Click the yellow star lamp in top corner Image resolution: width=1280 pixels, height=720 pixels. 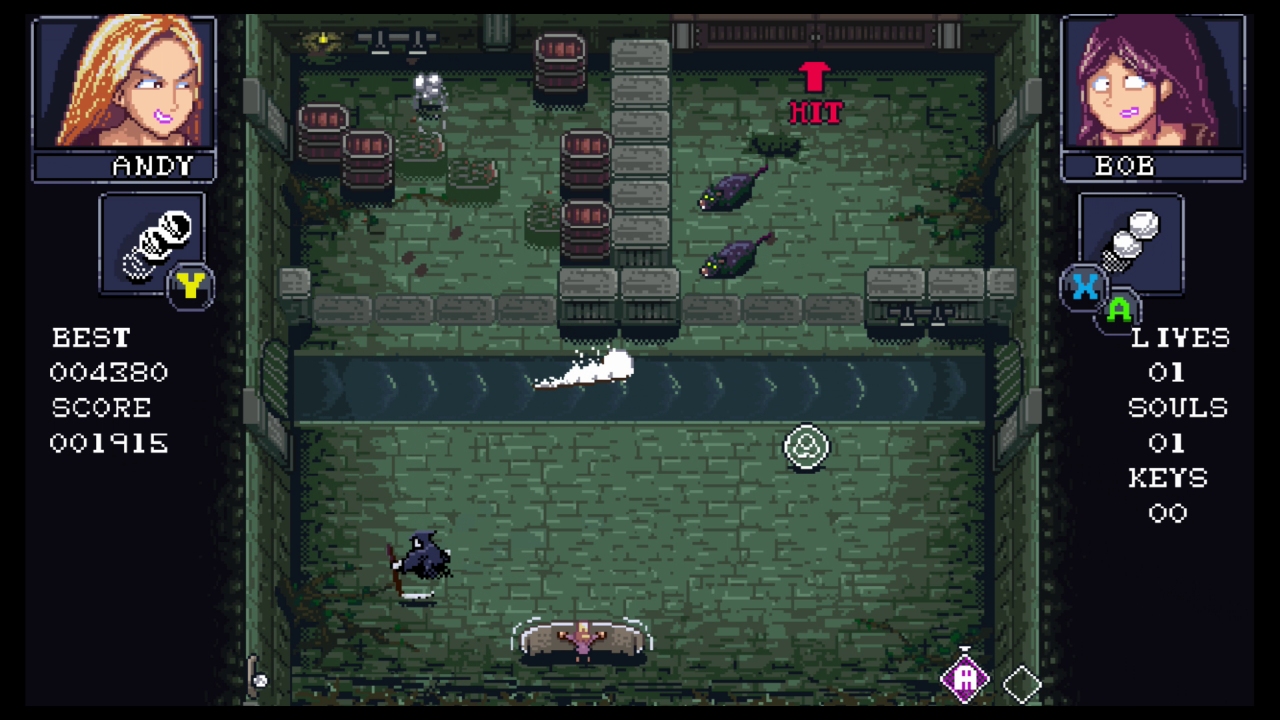coord(322,40)
